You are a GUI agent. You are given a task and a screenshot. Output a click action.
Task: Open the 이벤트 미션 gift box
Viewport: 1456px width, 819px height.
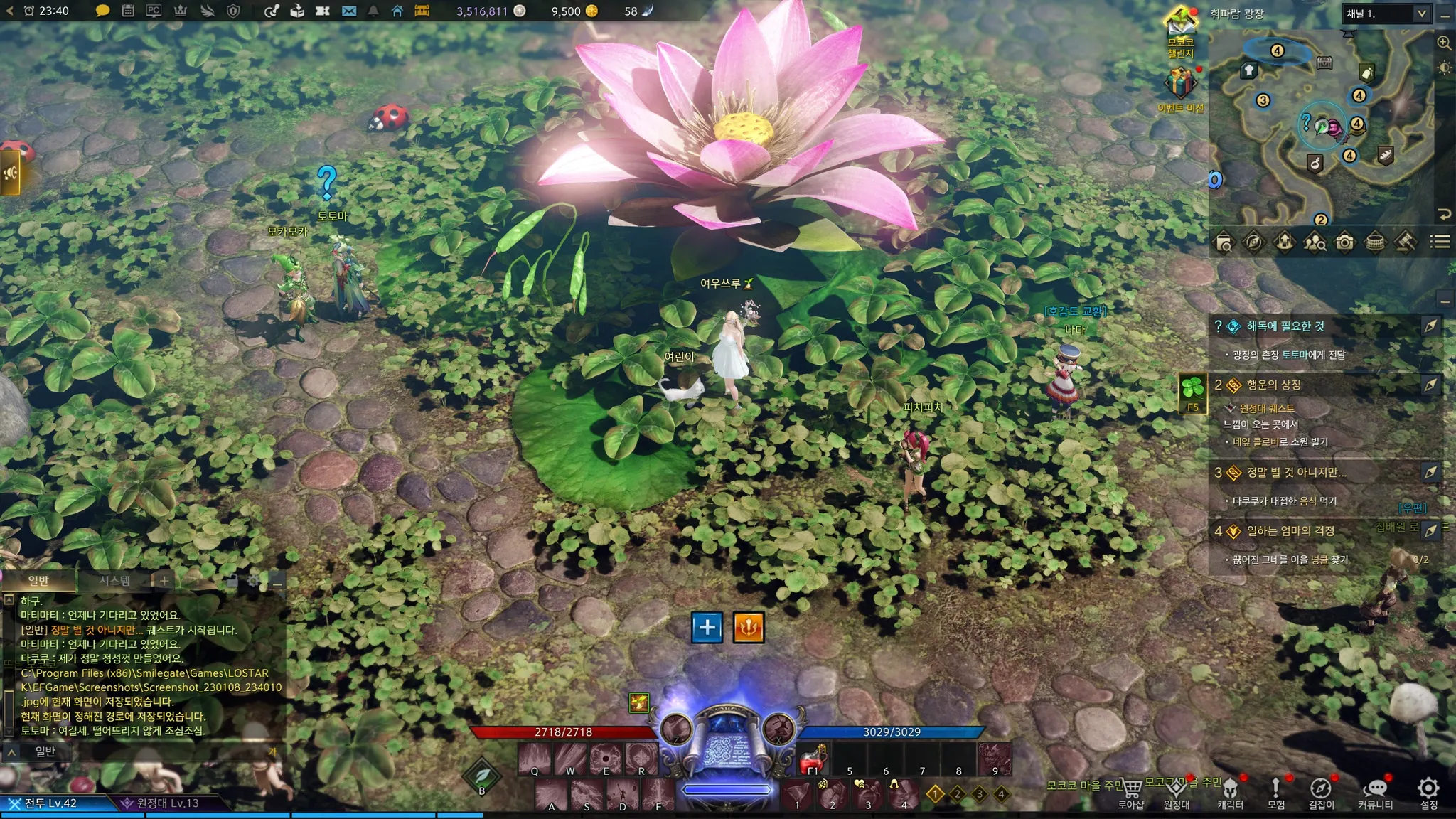[1180, 84]
